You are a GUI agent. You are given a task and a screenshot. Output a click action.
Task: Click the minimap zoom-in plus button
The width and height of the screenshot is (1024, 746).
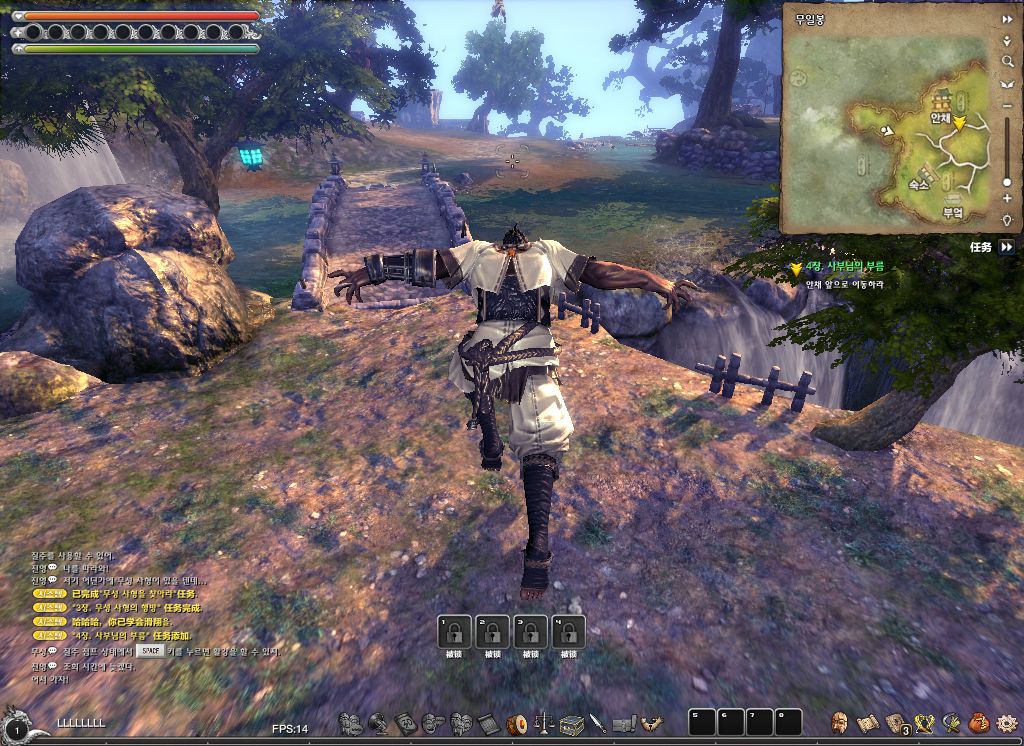[1007, 199]
